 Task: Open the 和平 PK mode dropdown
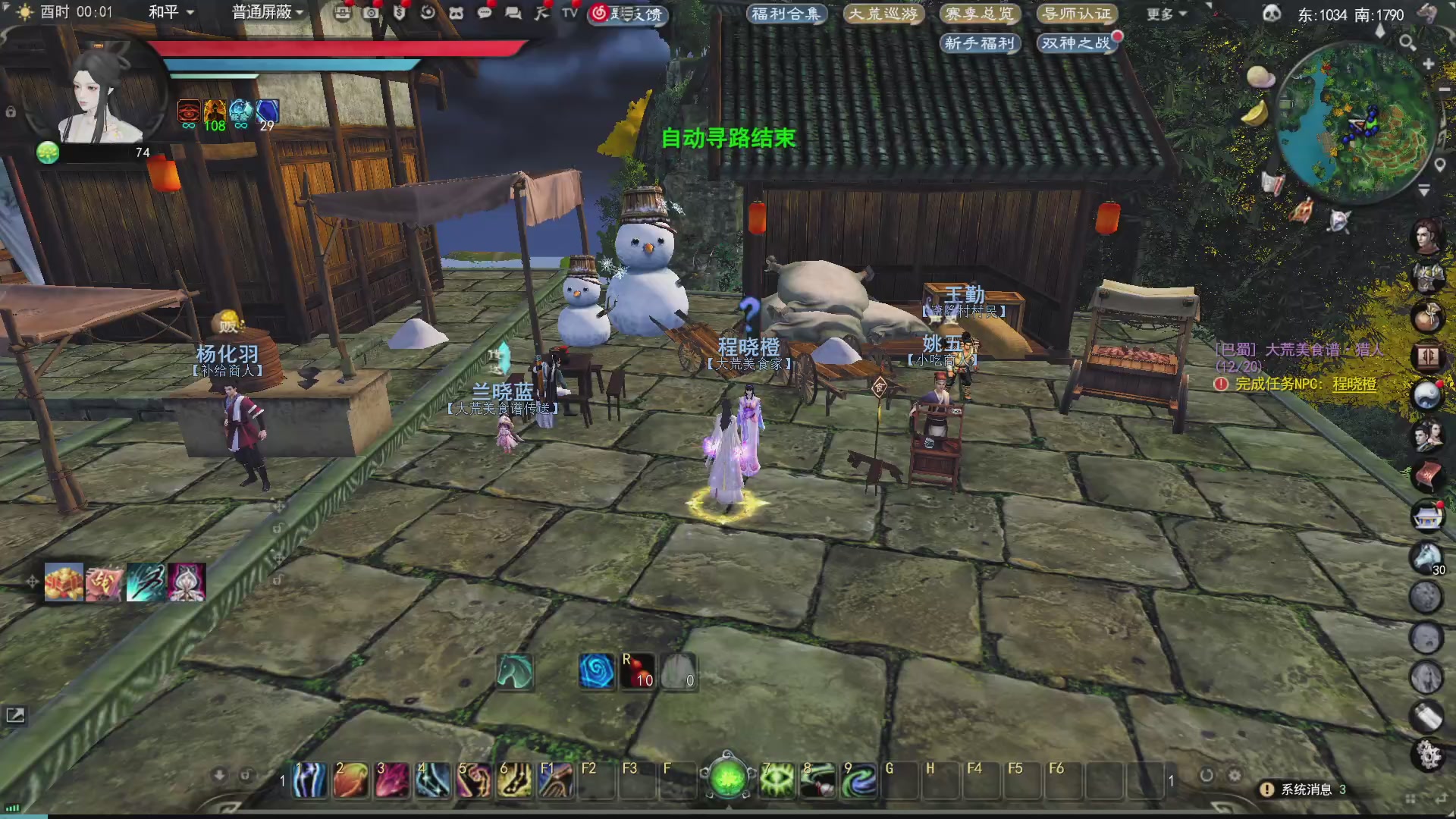[171, 12]
